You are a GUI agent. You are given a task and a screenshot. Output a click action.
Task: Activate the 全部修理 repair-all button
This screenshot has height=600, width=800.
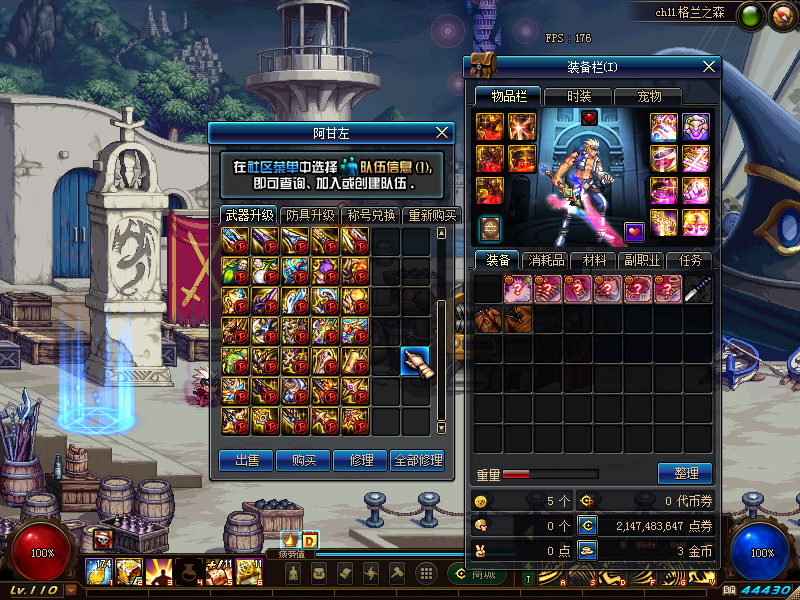(x=417, y=460)
